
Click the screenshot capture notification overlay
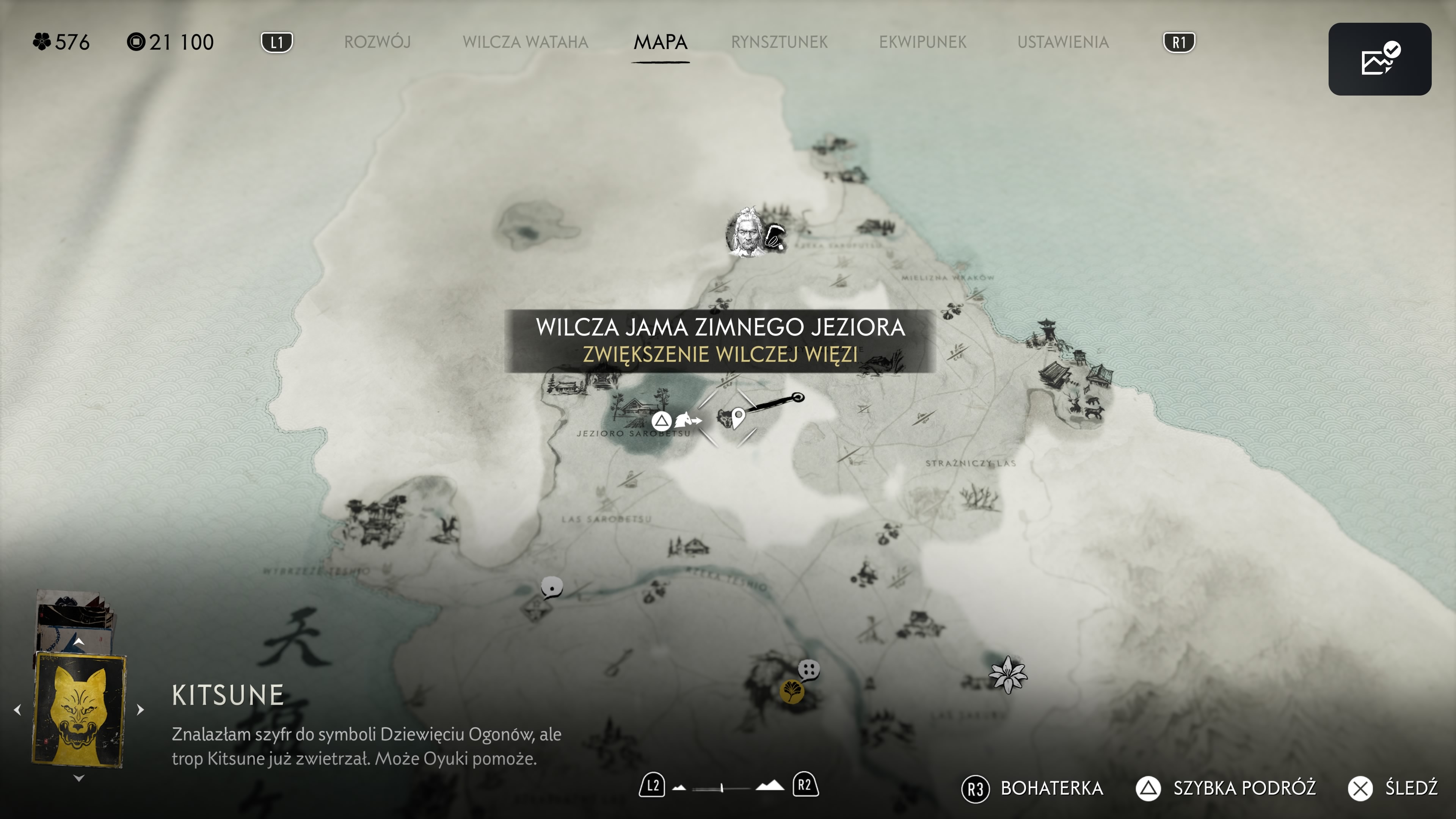[1379, 59]
